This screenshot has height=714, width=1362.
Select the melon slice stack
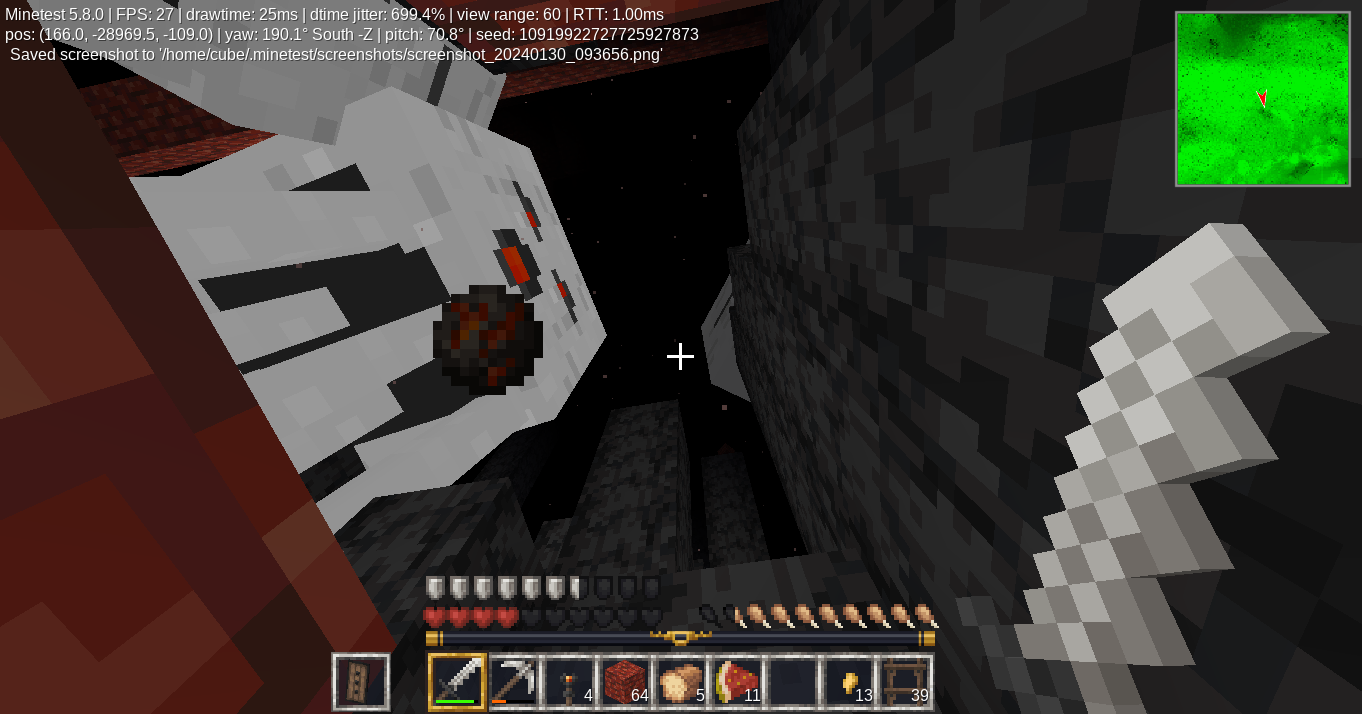(x=737, y=682)
